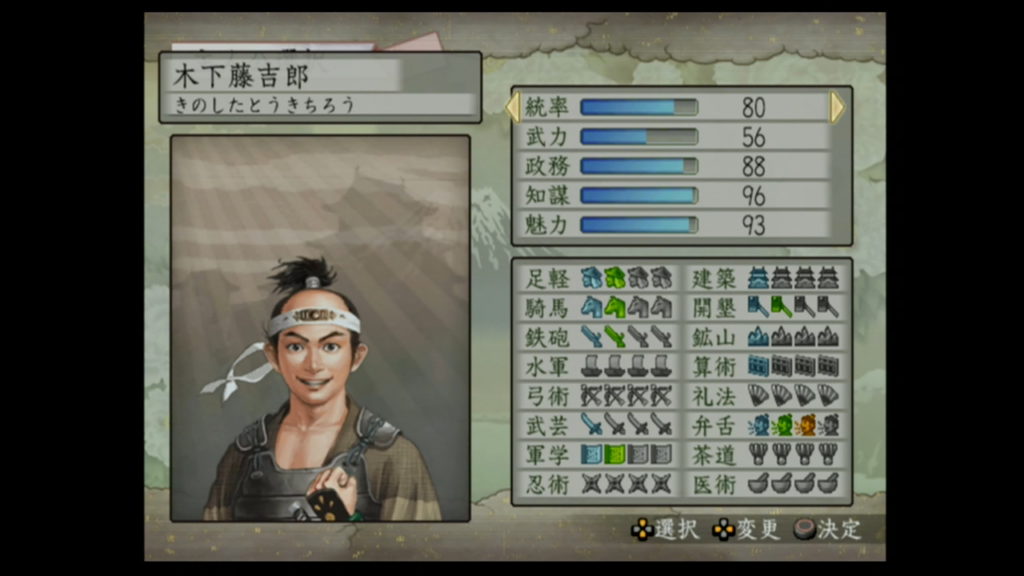Select the 武力 stat row
Viewport: 1024px width, 576px height.
click(x=680, y=137)
